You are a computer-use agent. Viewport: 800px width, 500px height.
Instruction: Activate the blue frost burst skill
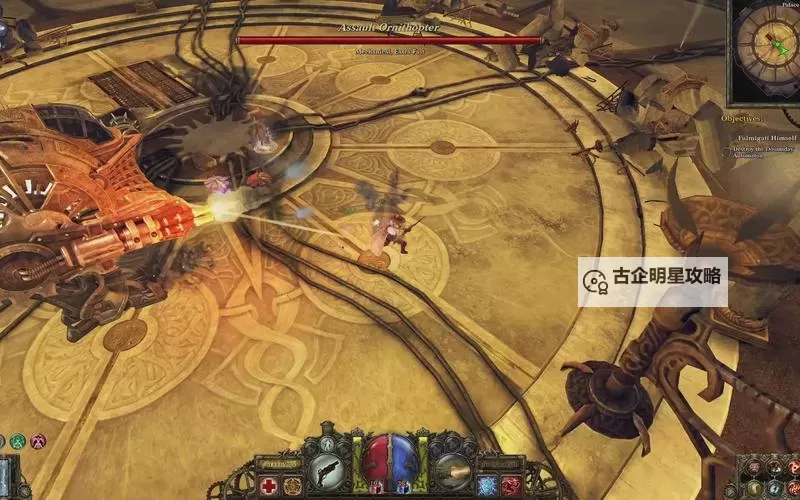point(489,486)
